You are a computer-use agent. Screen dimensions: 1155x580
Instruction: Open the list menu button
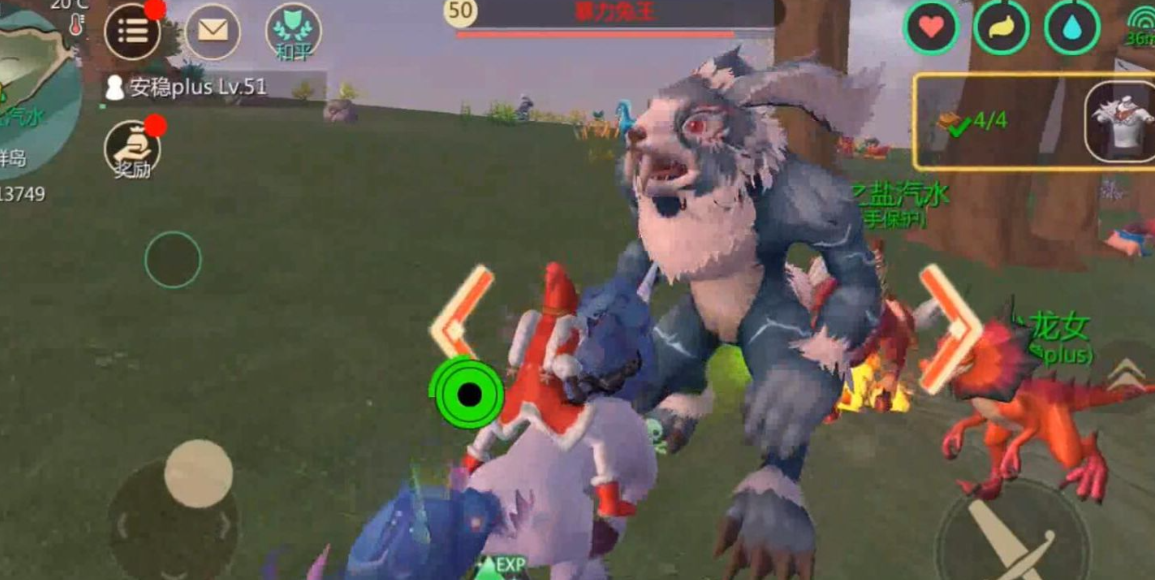pos(132,31)
